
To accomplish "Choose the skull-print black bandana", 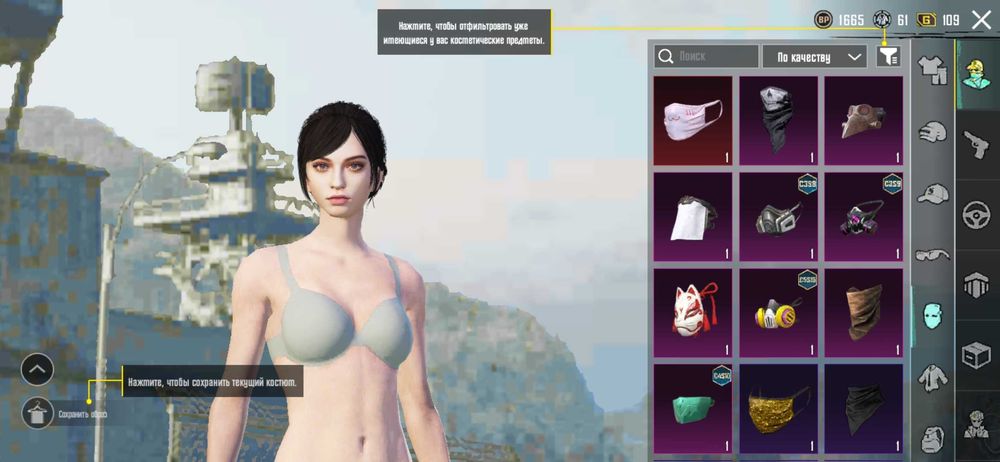I will click(778, 121).
